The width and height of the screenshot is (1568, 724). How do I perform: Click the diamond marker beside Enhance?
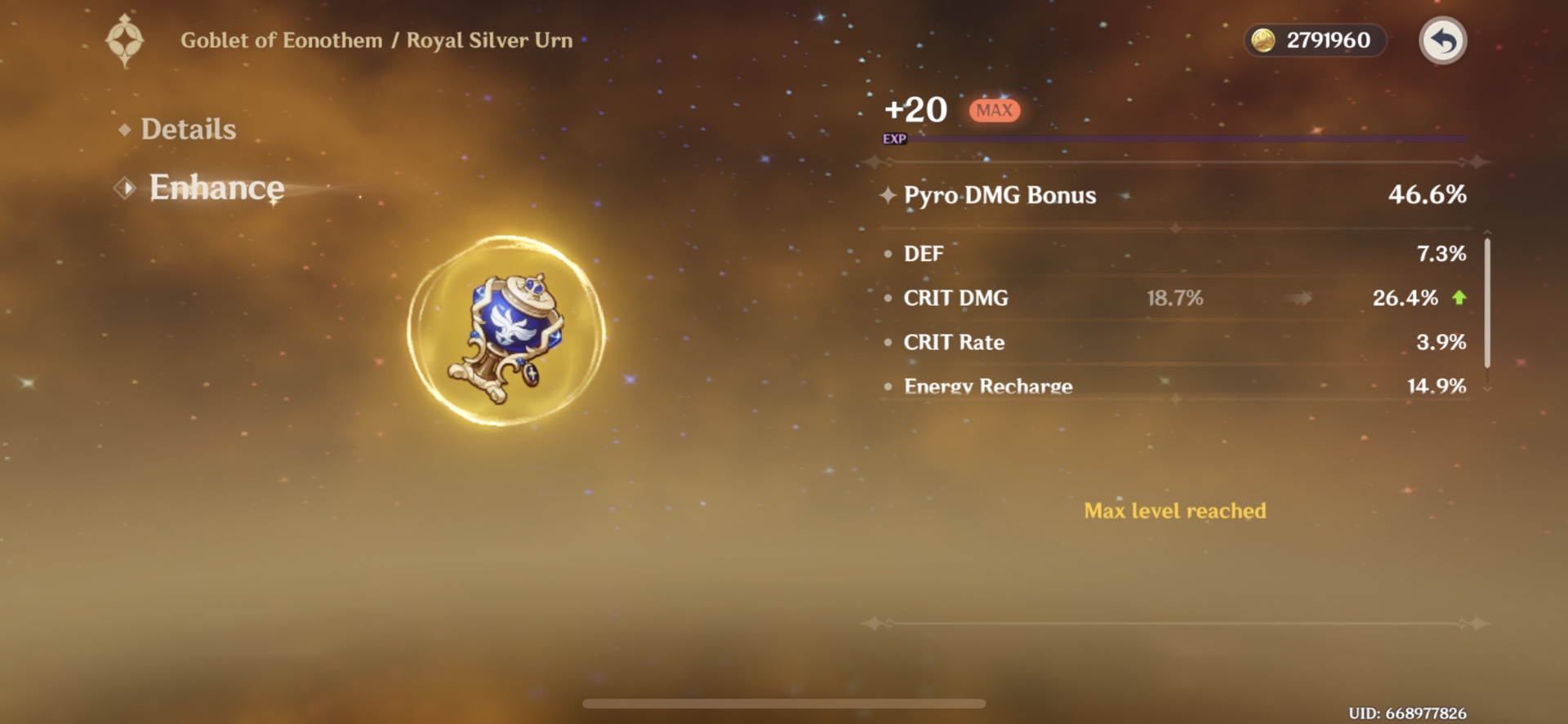123,188
